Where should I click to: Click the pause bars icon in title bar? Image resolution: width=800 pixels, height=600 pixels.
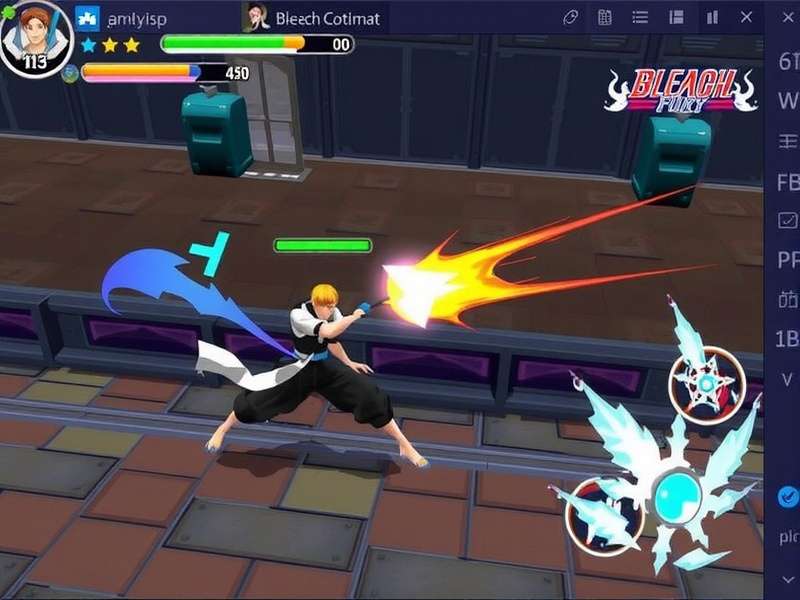click(x=712, y=17)
